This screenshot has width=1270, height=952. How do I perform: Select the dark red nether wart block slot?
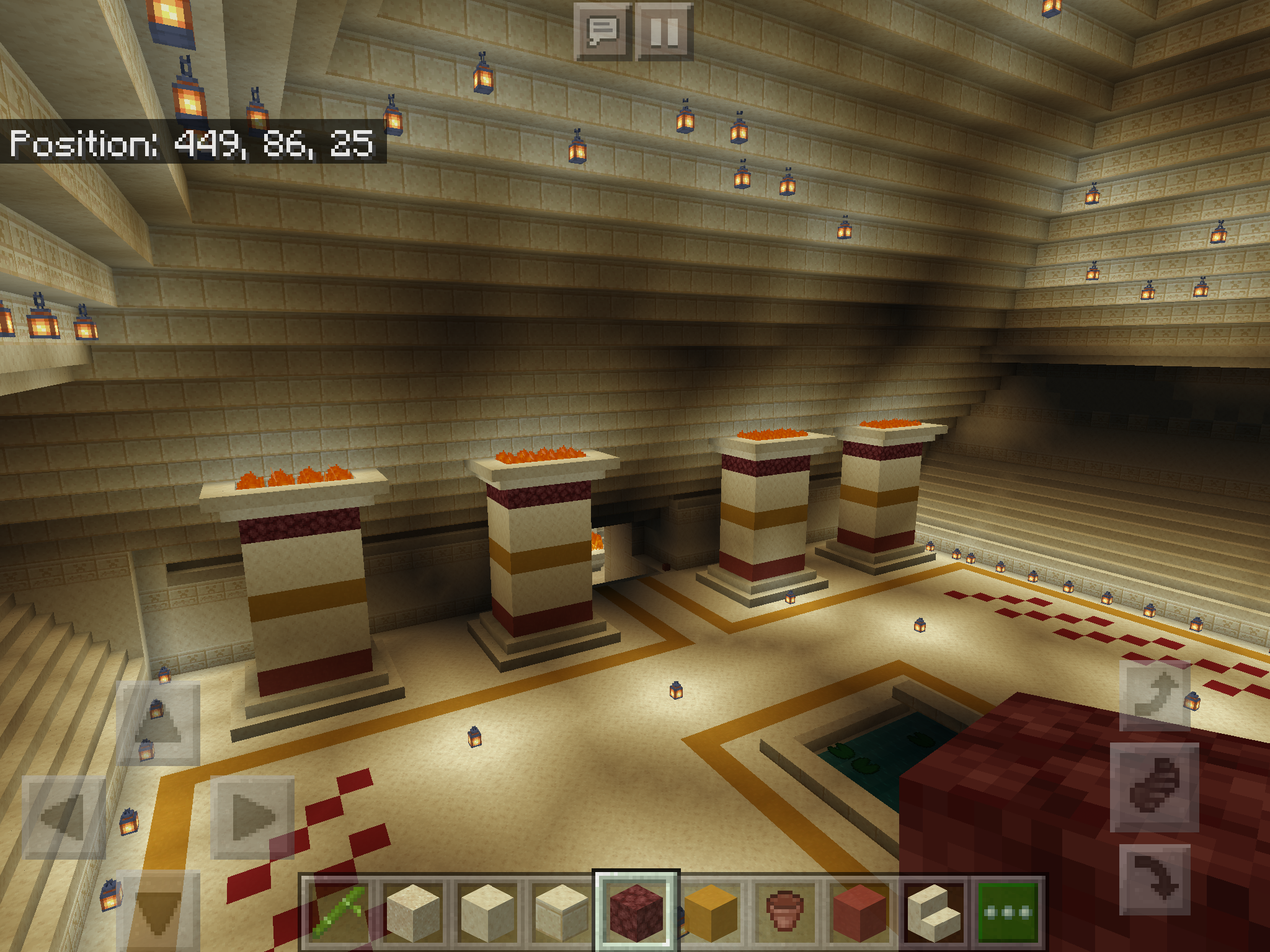(636, 912)
